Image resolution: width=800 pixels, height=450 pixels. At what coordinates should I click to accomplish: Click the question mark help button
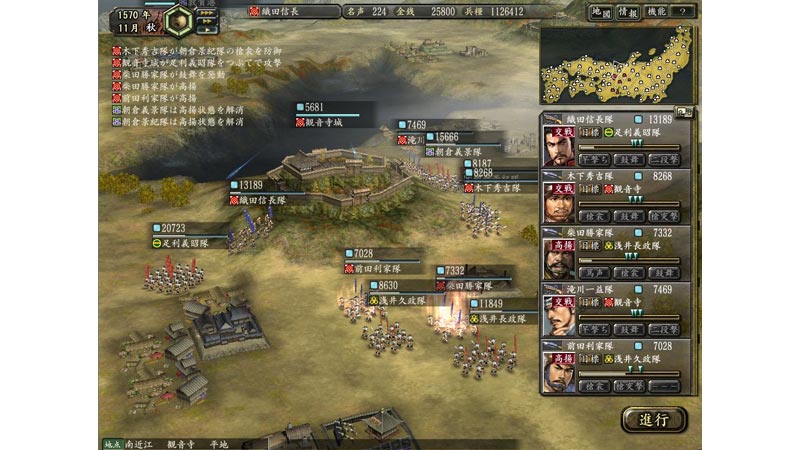[683, 12]
